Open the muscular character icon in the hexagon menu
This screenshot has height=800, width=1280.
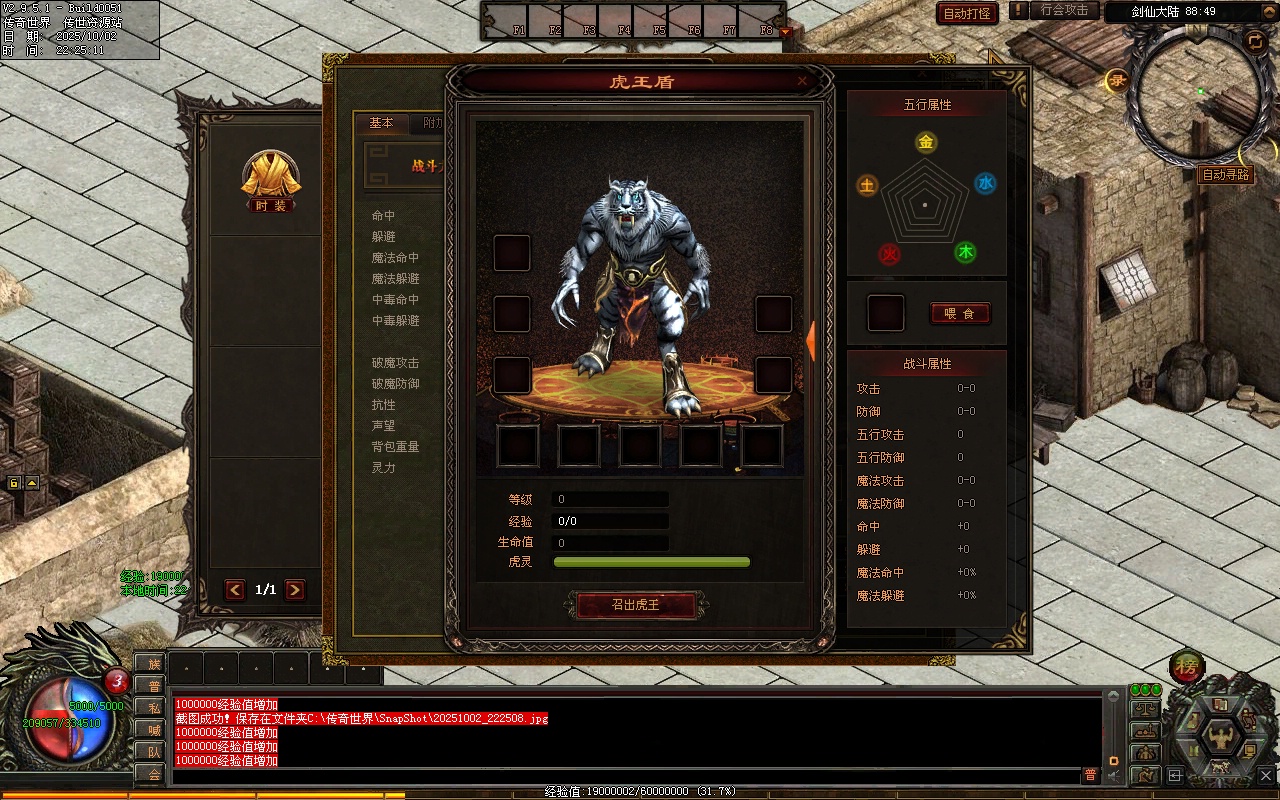(1220, 737)
